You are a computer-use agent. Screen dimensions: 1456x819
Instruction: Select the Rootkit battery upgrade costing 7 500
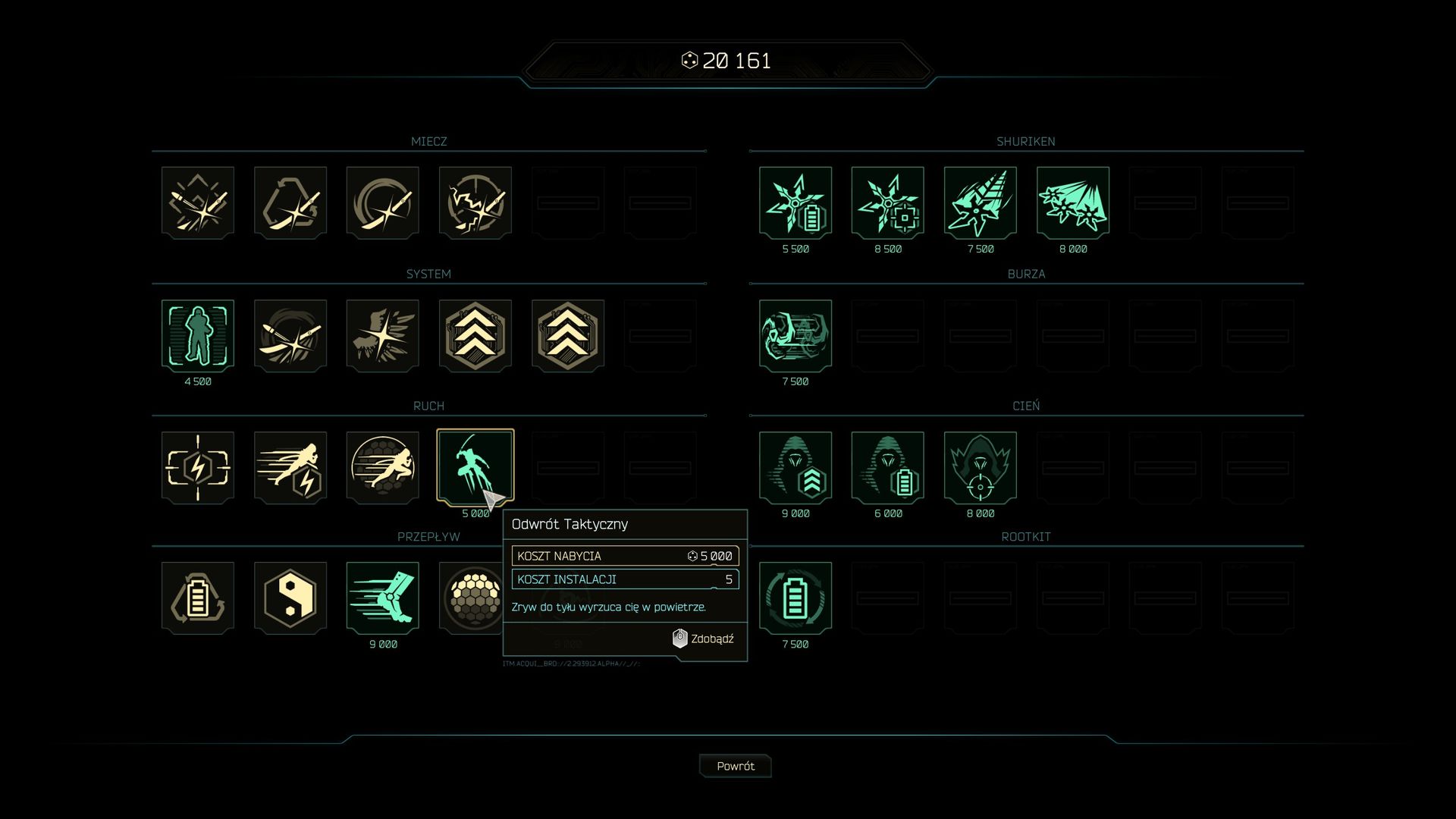click(x=795, y=598)
